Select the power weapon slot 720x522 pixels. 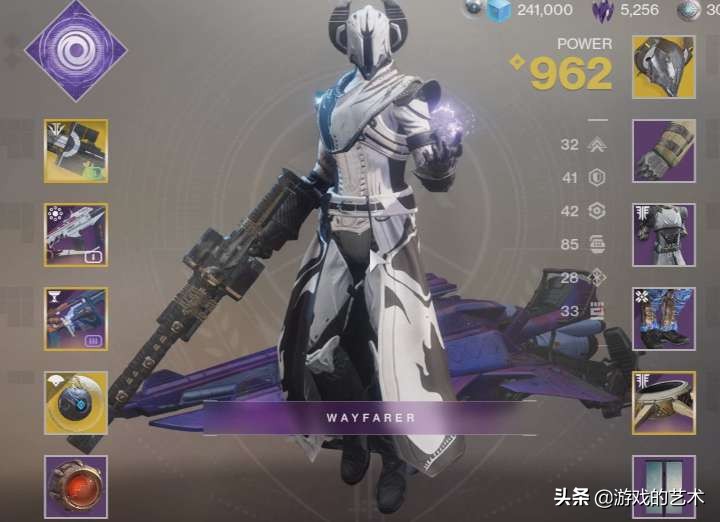76,319
